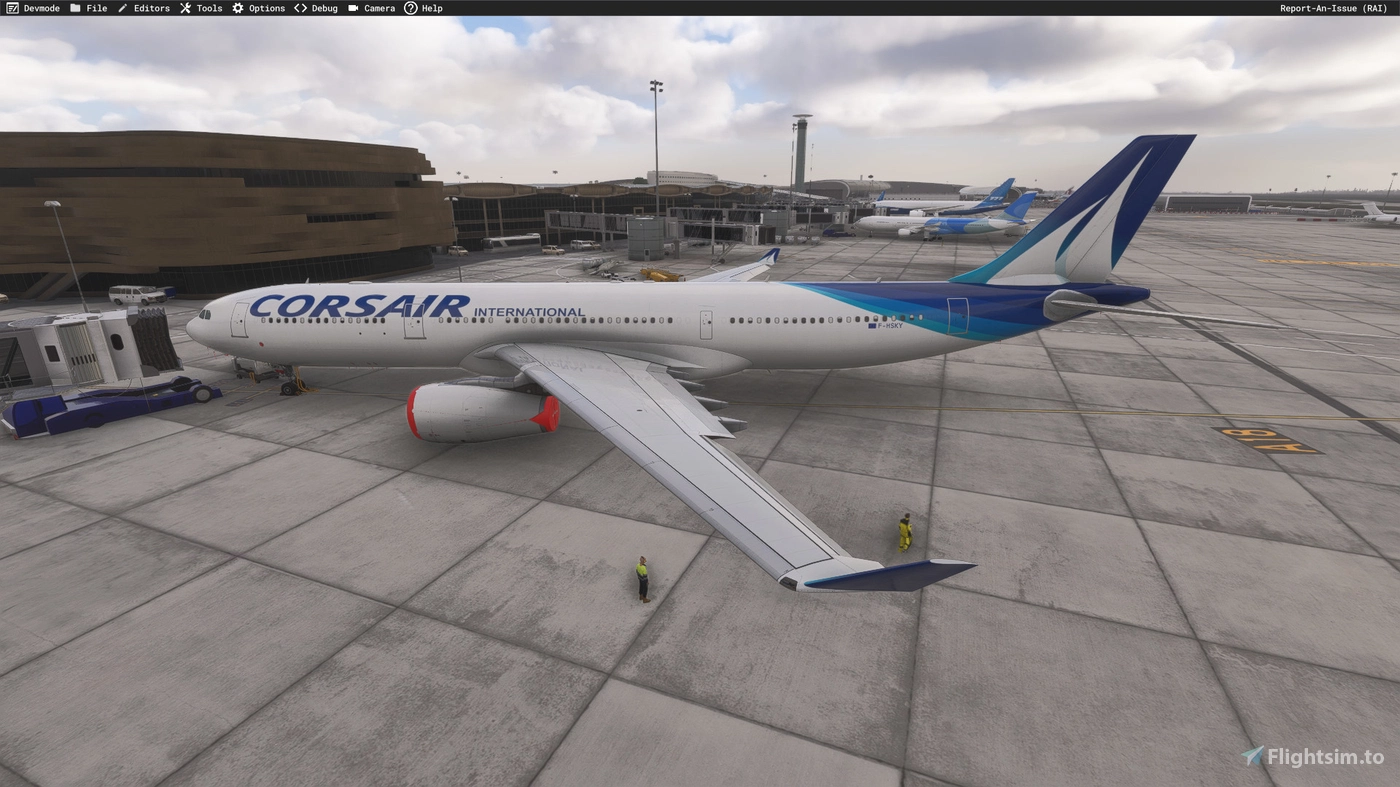Open the Help menu
The height and width of the screenshot is (787, 1400).
tap(431, 7)
